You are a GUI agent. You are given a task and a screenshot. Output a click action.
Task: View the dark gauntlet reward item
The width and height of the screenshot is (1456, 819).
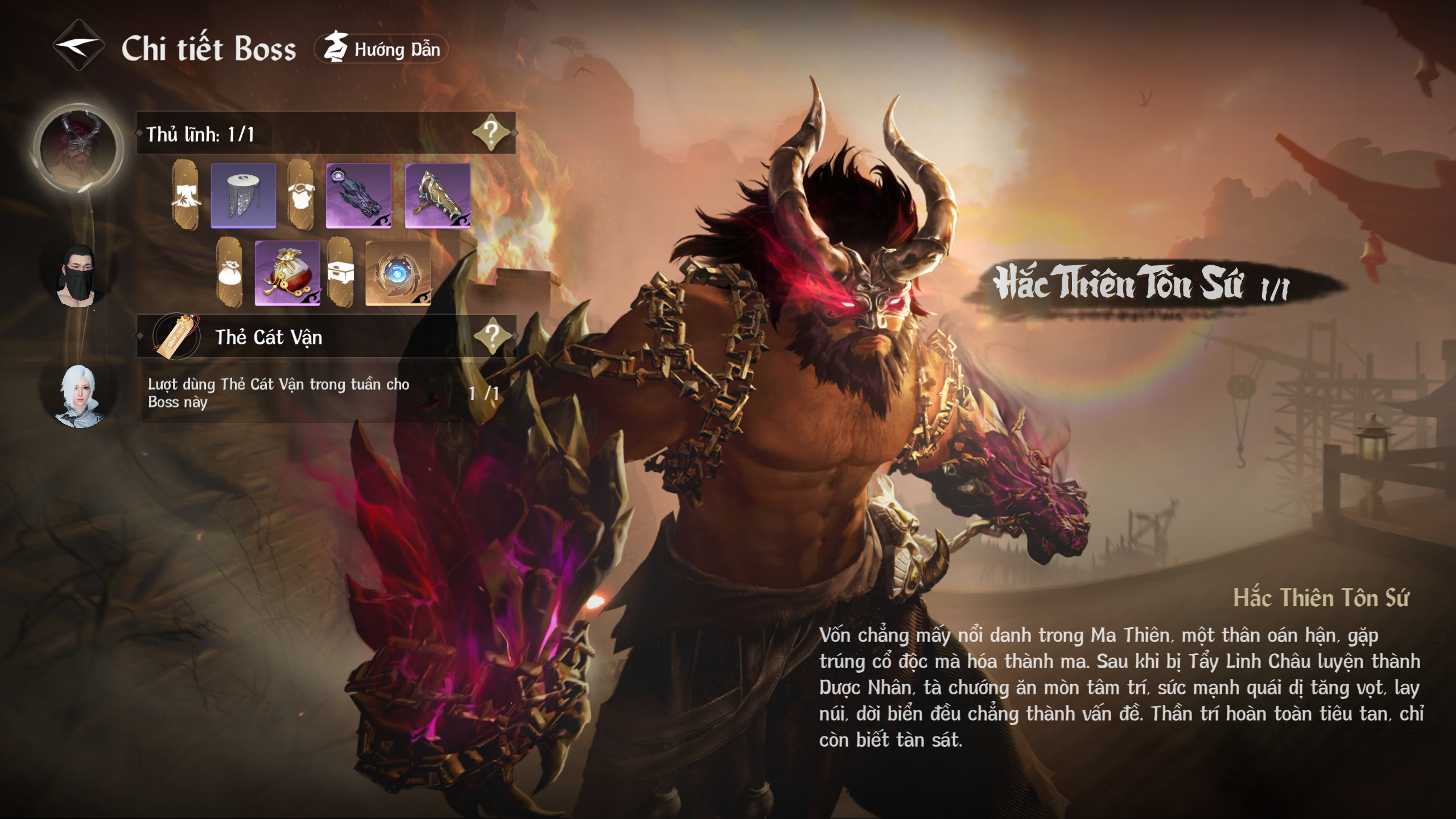pos(358,195)
